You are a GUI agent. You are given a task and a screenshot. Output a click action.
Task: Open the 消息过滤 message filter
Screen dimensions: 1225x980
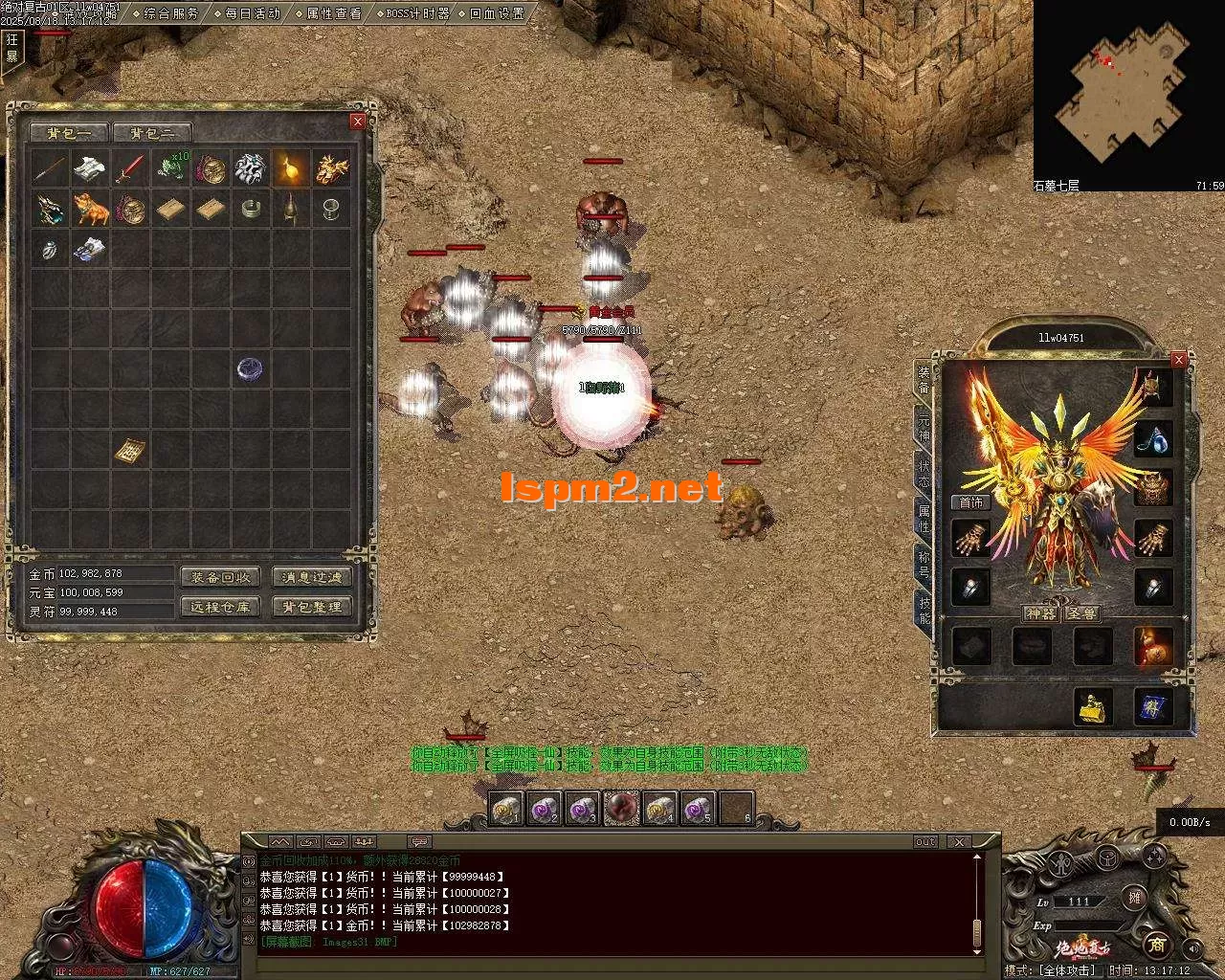[x=313, y=577]
